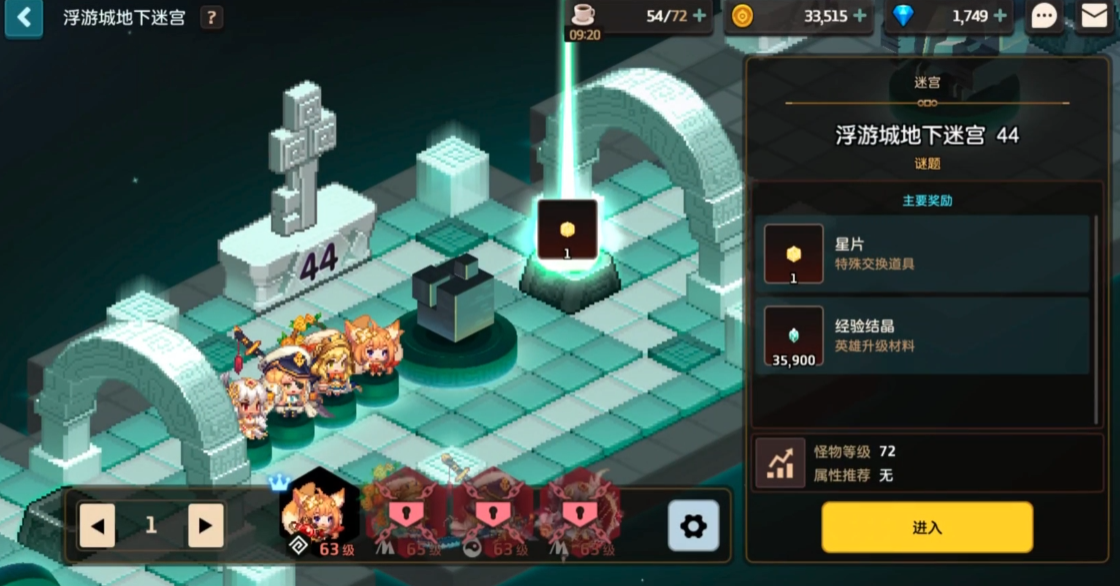Screen dimensions: 1120x586
Task: Open team settings with the gear button
Action: tap(693, 526)
